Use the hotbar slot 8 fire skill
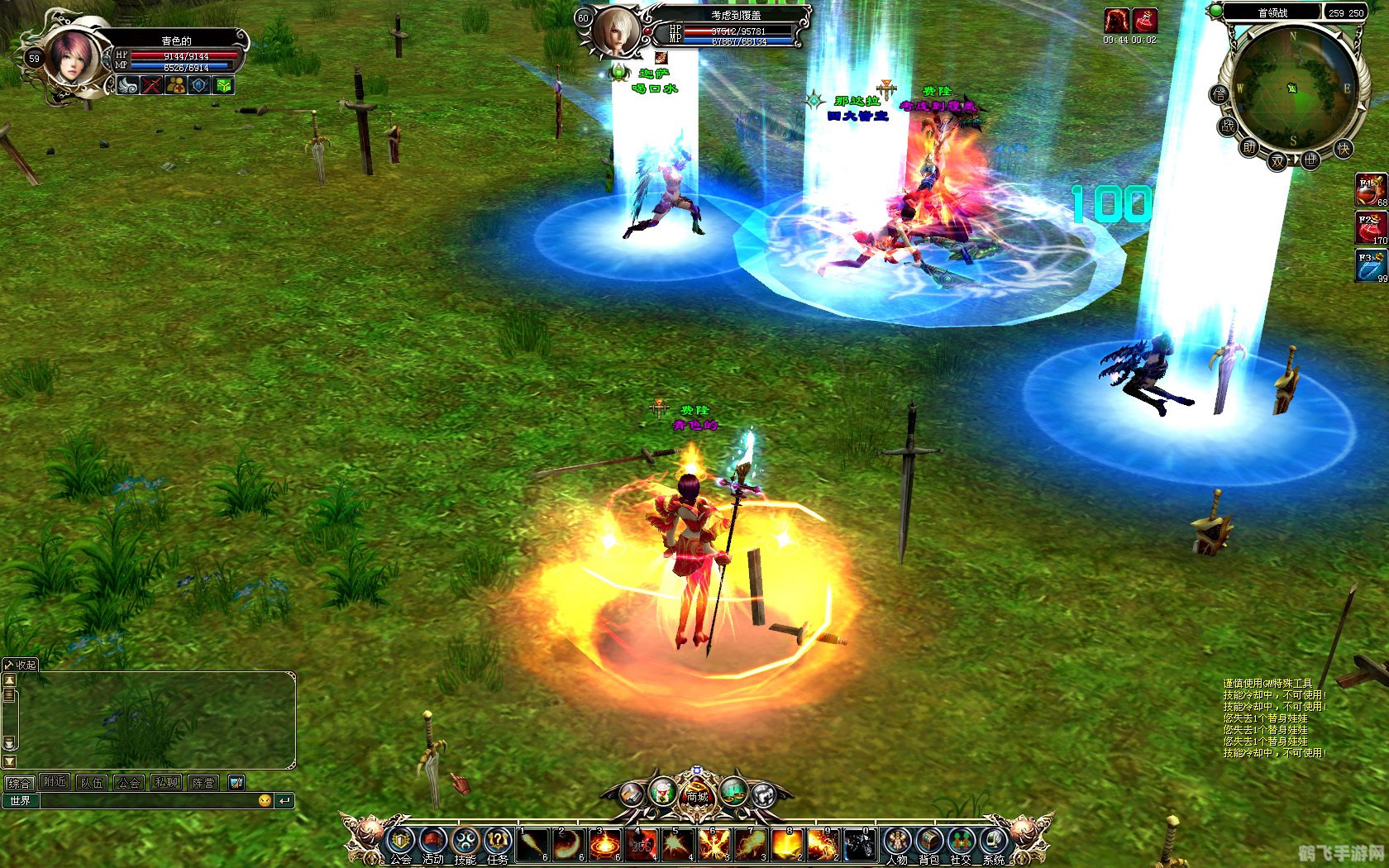The width and height of the screenshot is (1389, 868). pyautogui.click(x=787, y=845)
